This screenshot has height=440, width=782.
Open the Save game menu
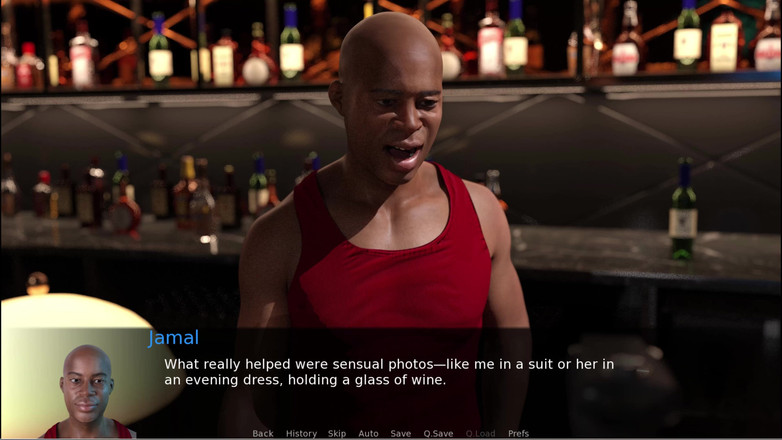coord(400,434)
